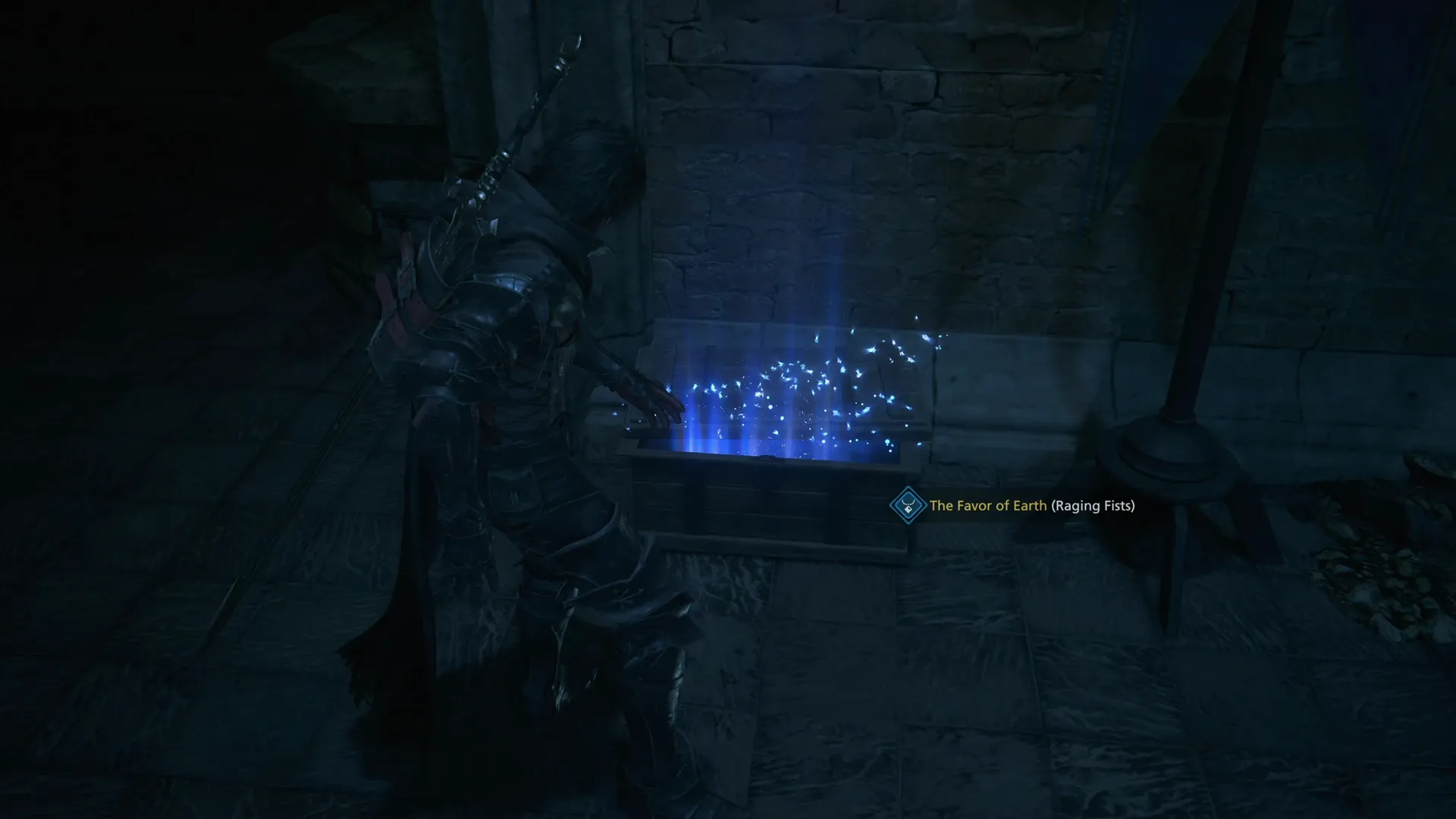Viewport: 1456px width, 819px height.
Task: Click the item pickup notification
Action: point(1016,504)
